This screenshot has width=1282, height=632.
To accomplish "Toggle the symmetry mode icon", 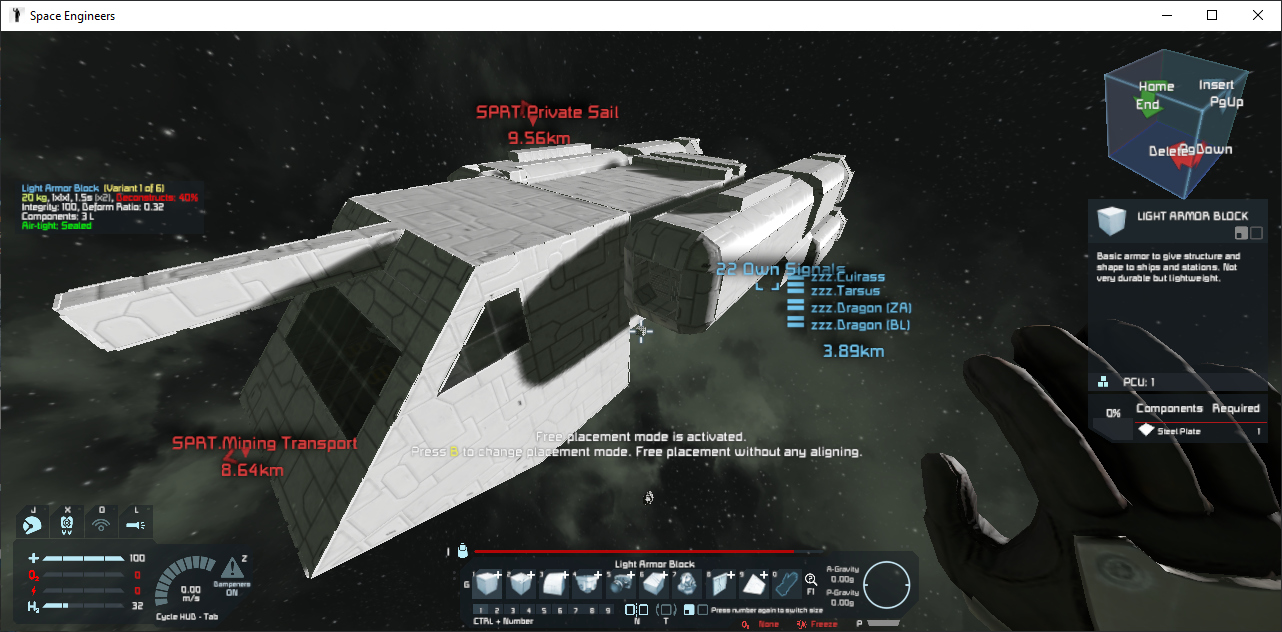I will pos(637,610).
